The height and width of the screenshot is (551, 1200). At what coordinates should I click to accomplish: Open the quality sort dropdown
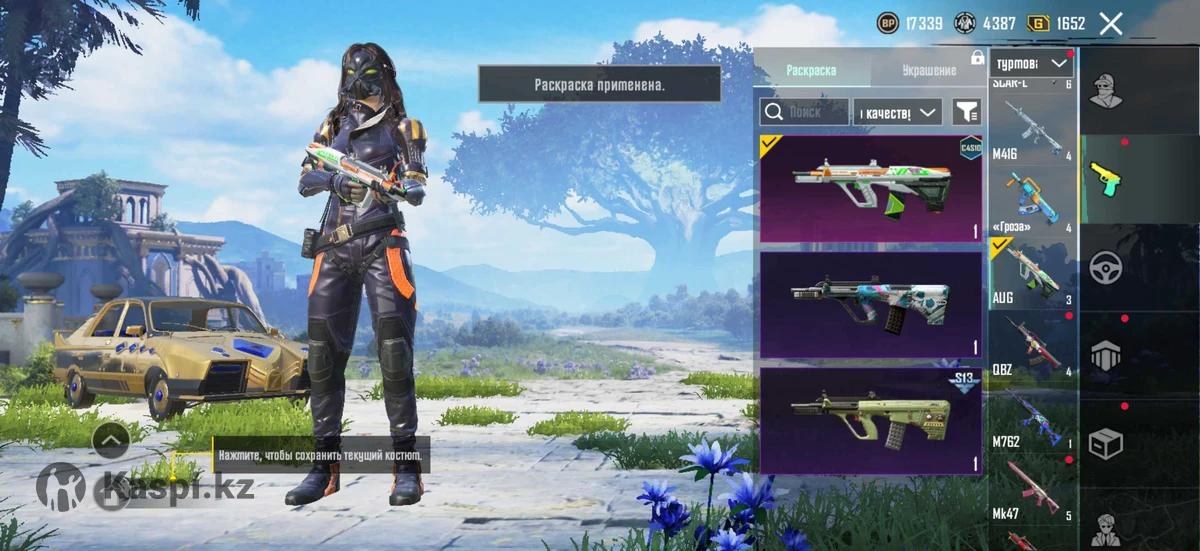[x=898, y=112]
